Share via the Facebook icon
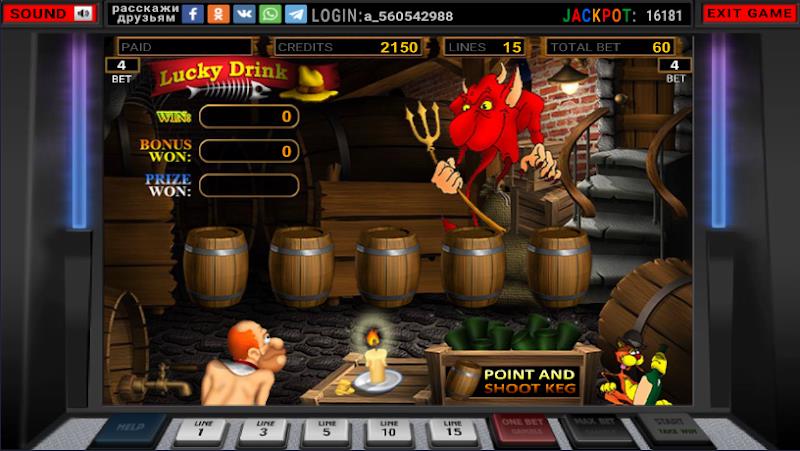Image resolution: width=800 pixels, height=451 pixels. pyautogui.click(x=193, y=14)
